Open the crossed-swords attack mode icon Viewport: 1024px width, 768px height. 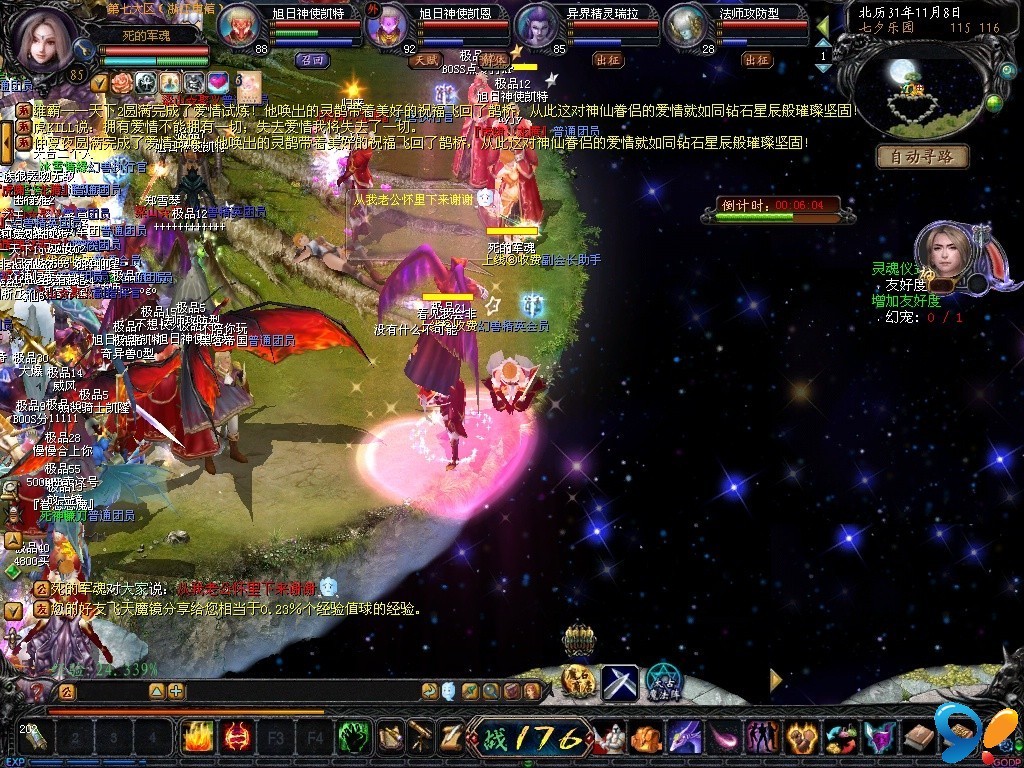(x=619, y=682)
